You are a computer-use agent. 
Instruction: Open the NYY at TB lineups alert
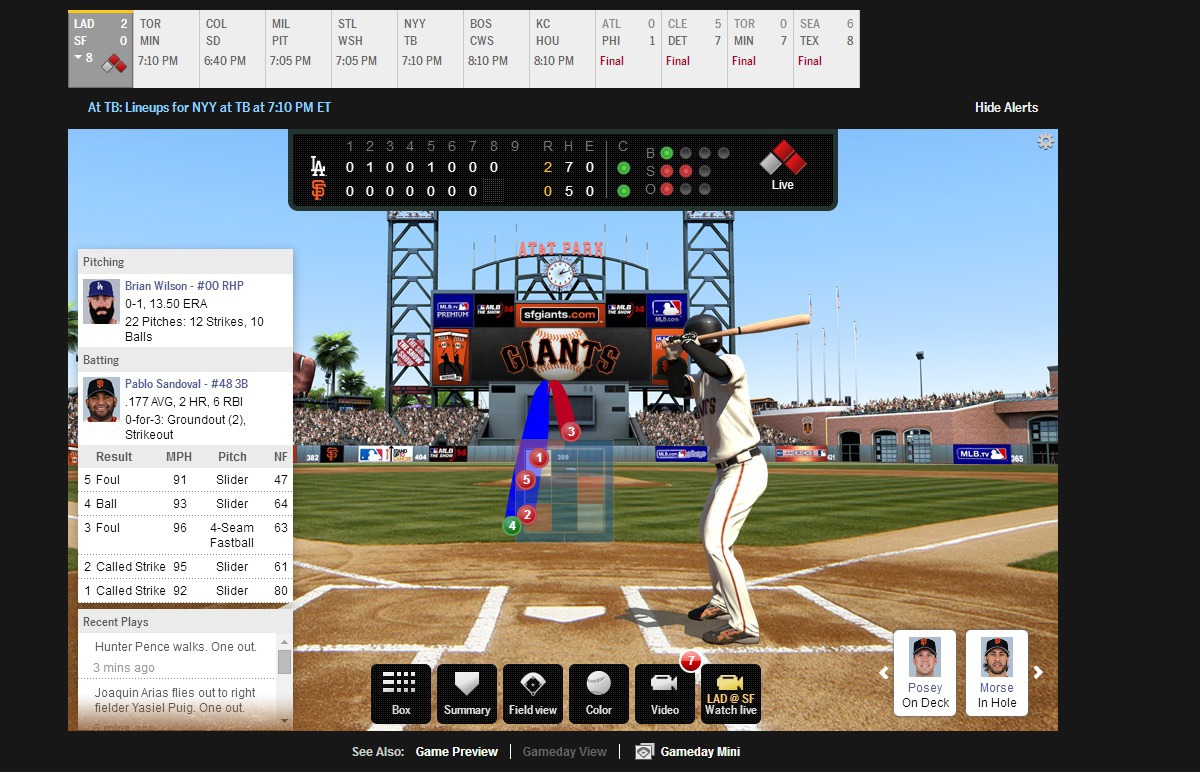coord(209,107)
